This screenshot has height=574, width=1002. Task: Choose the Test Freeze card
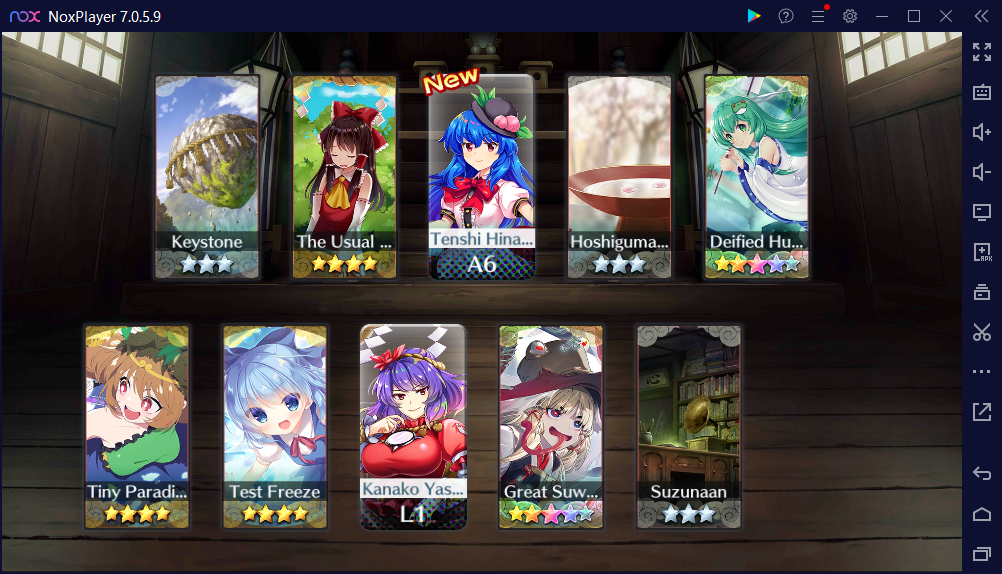tap(275, 425)
